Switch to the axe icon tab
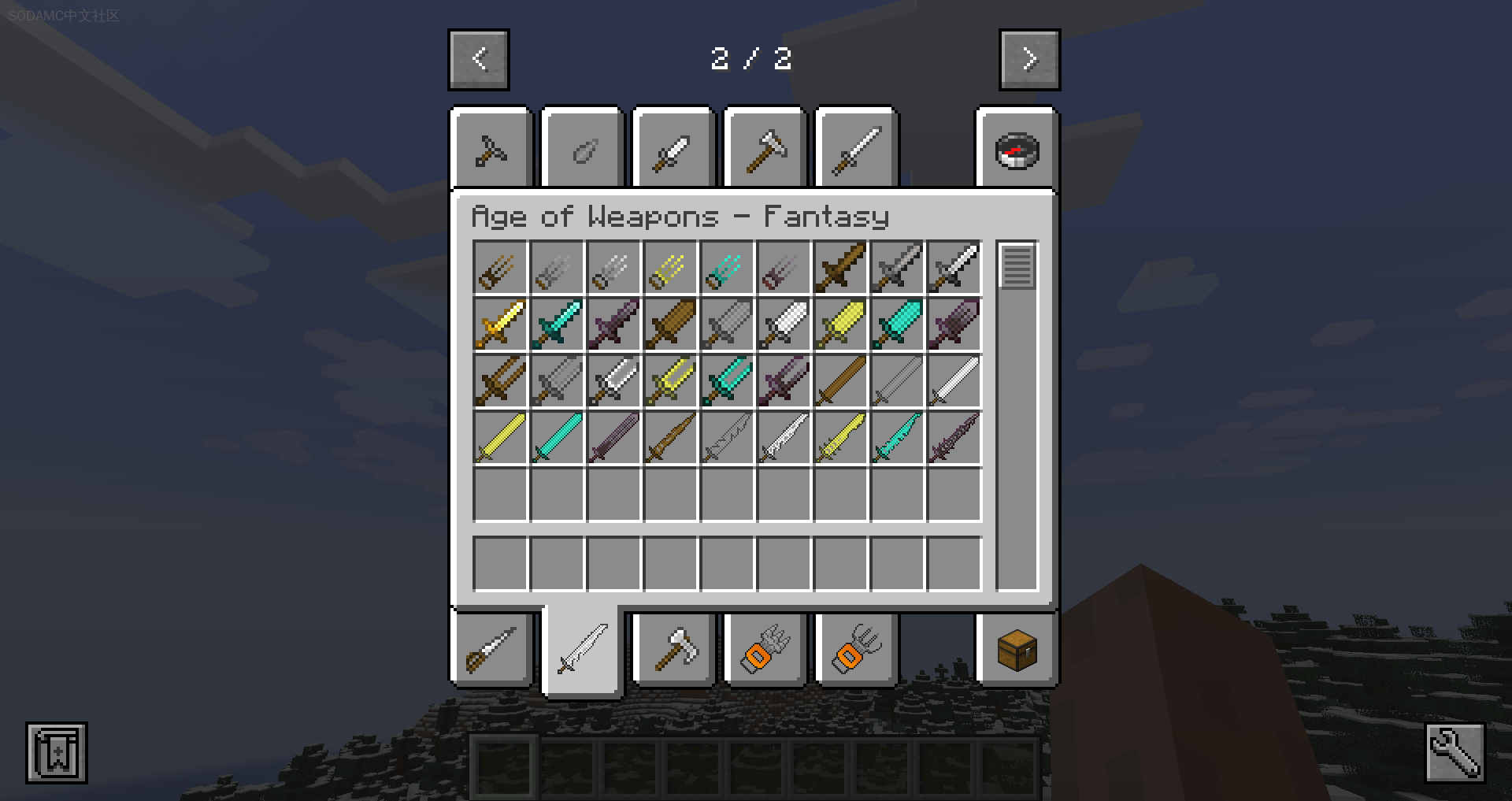 click(674, 651)
